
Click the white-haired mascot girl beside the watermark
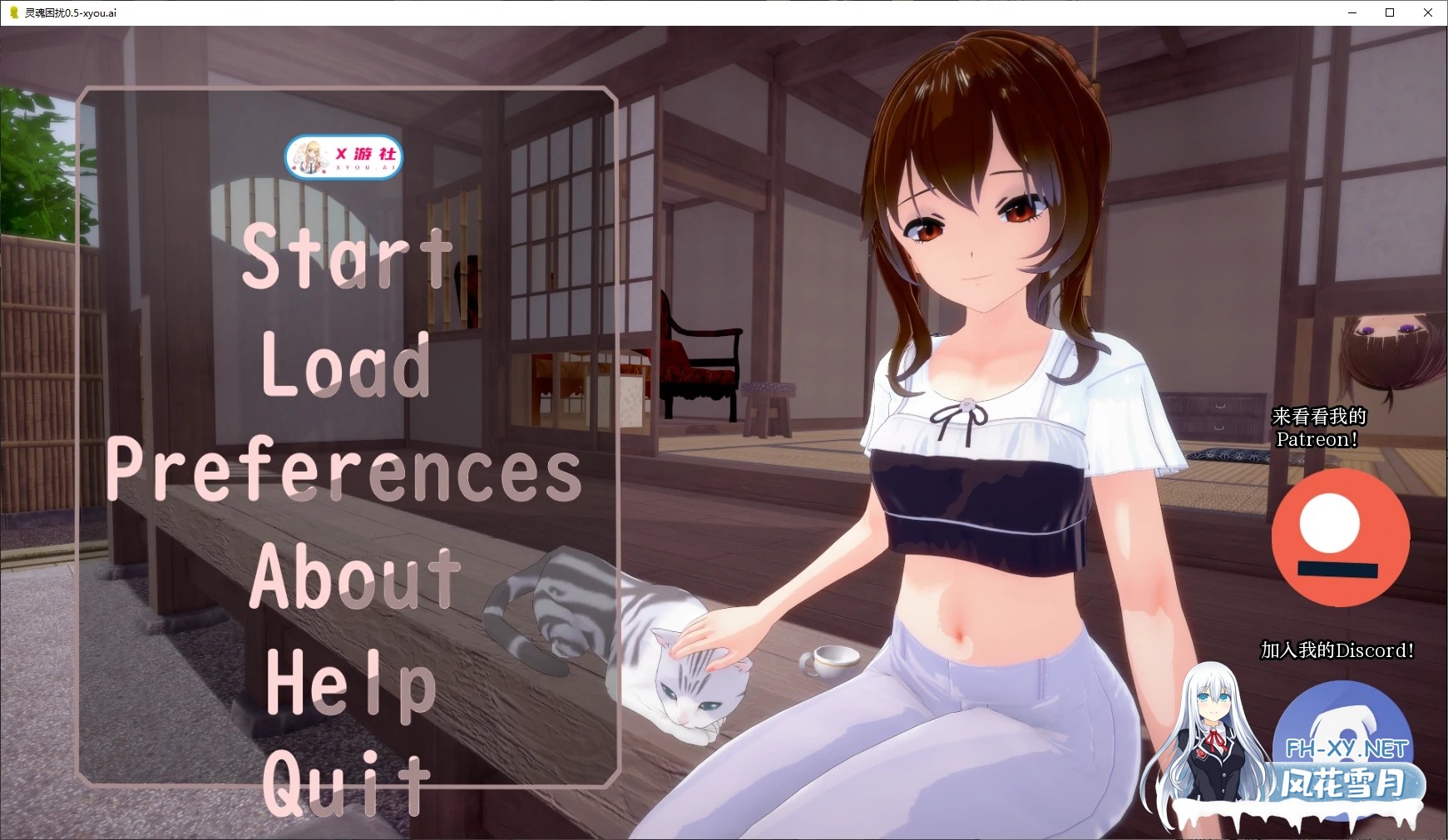coord(1213,732)
